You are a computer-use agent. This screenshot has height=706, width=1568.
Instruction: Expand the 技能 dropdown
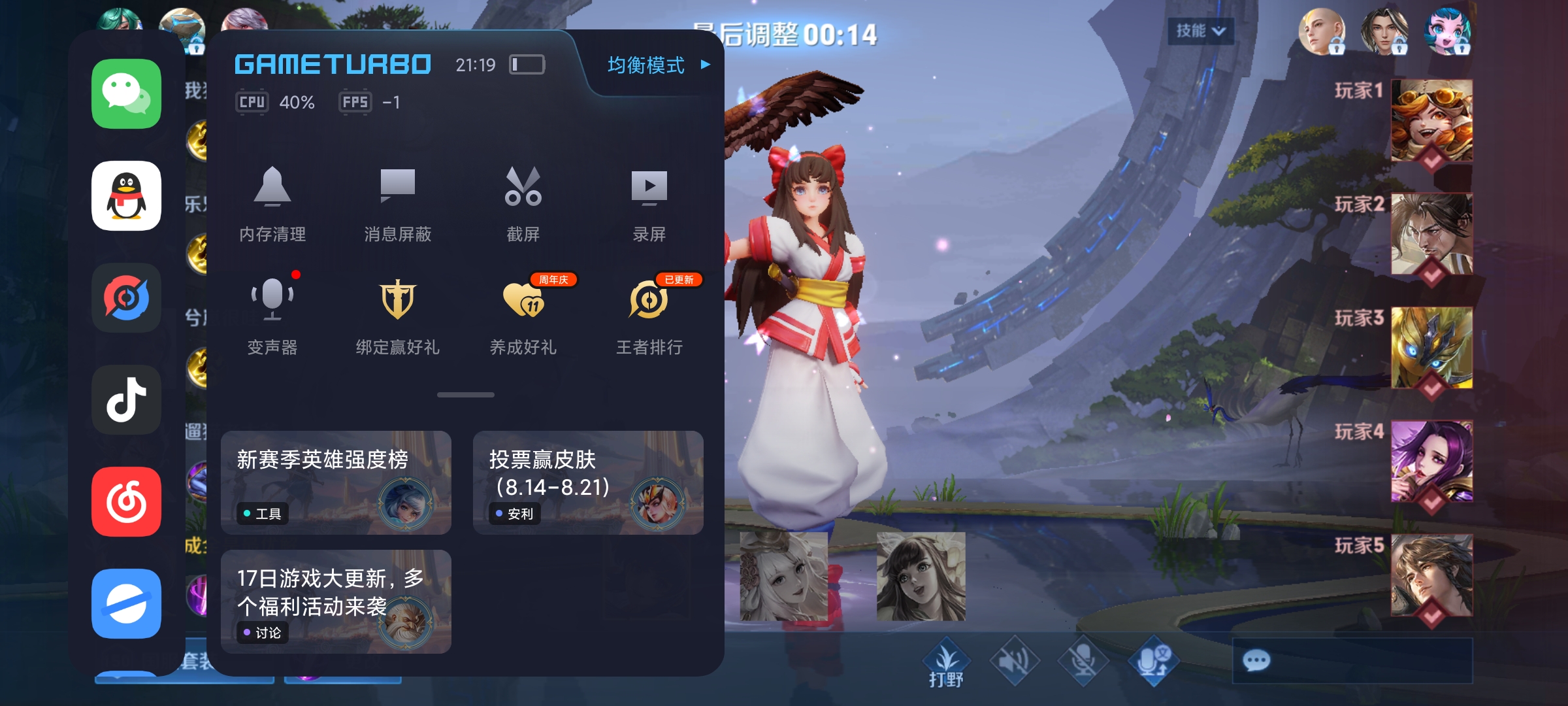(1200, 31)
